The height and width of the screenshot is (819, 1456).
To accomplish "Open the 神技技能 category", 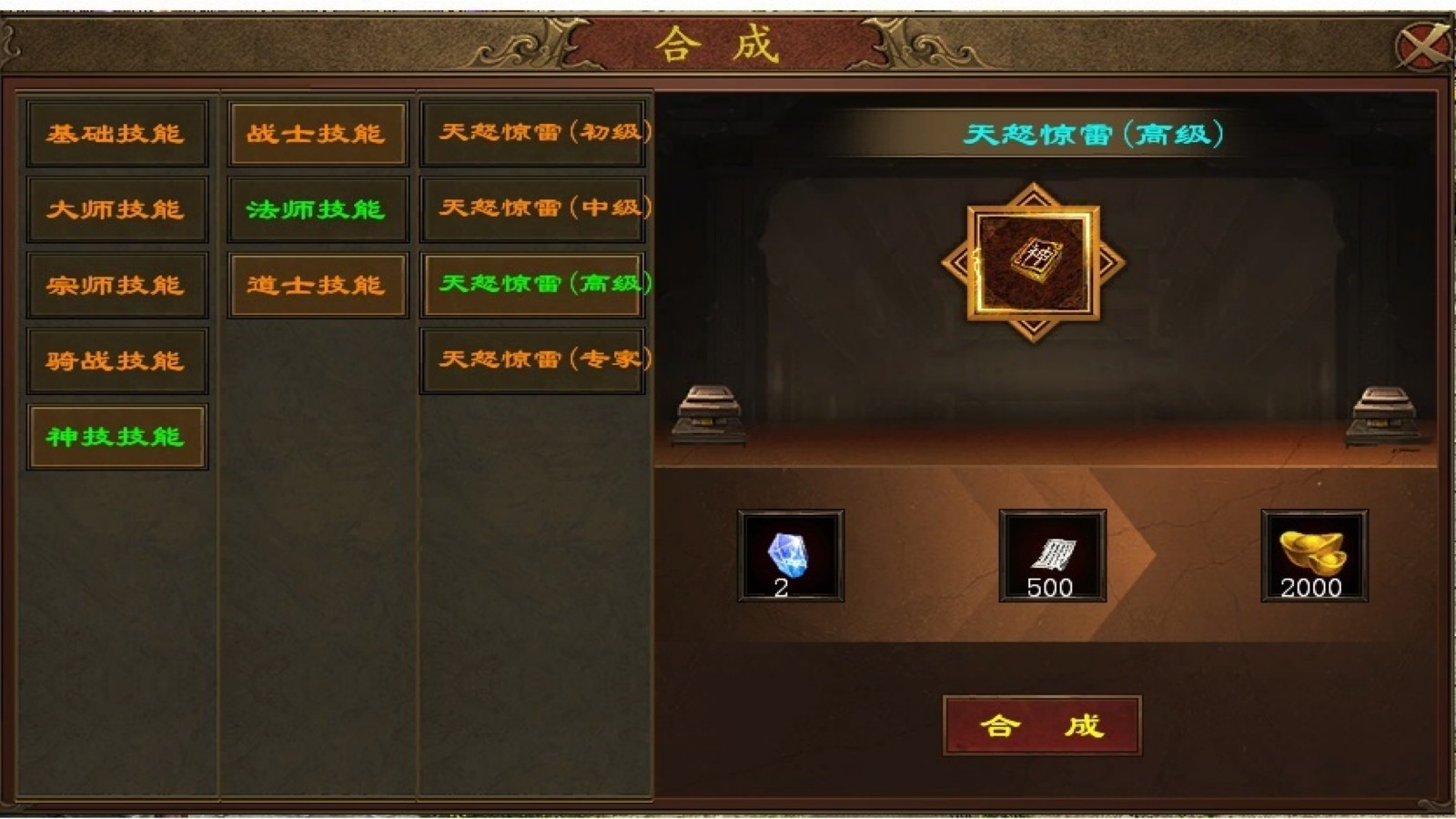I will [117, 438].
